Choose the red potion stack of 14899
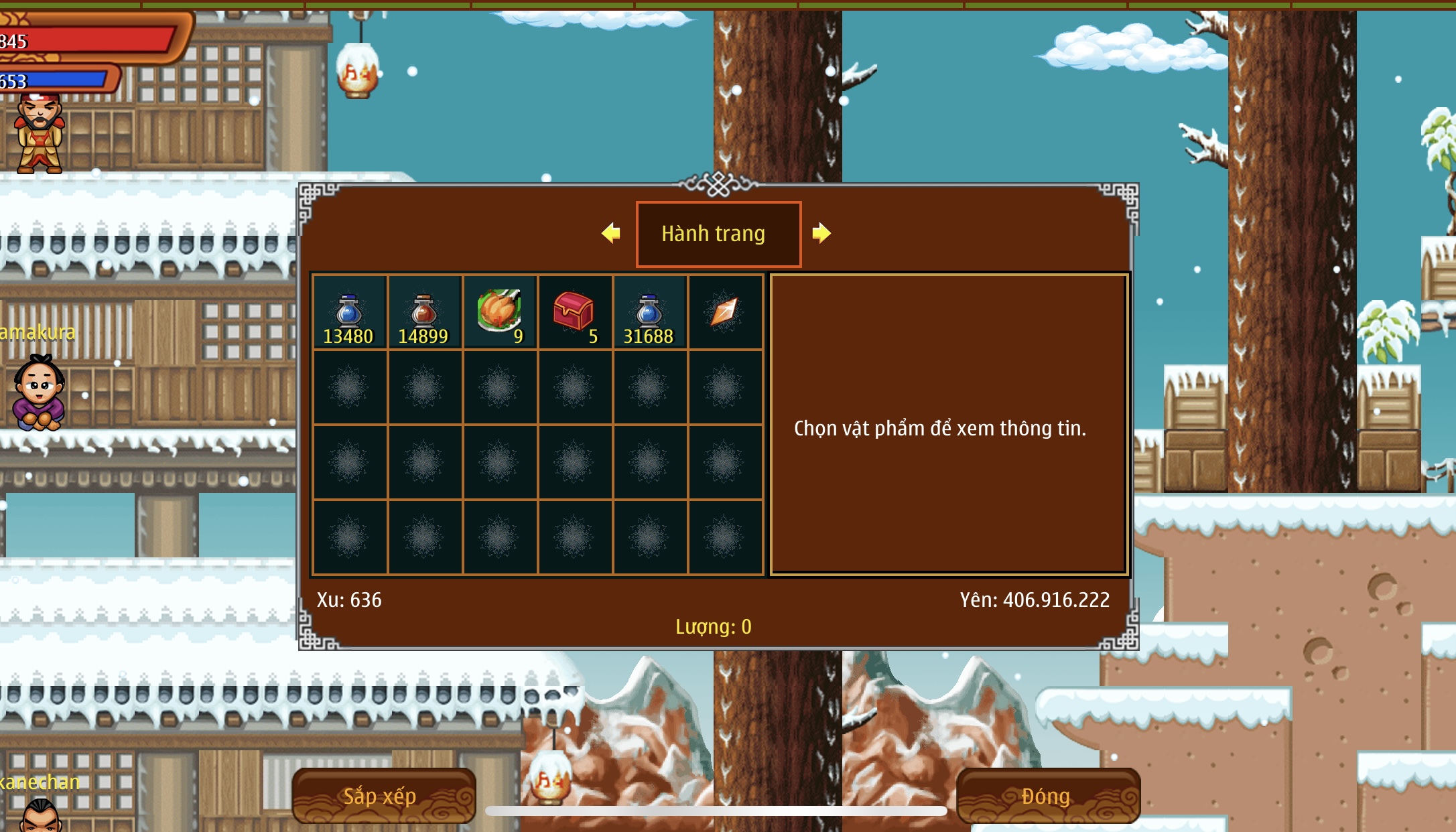The height and width of the screenshot is (832, 1456). [424, 312]
